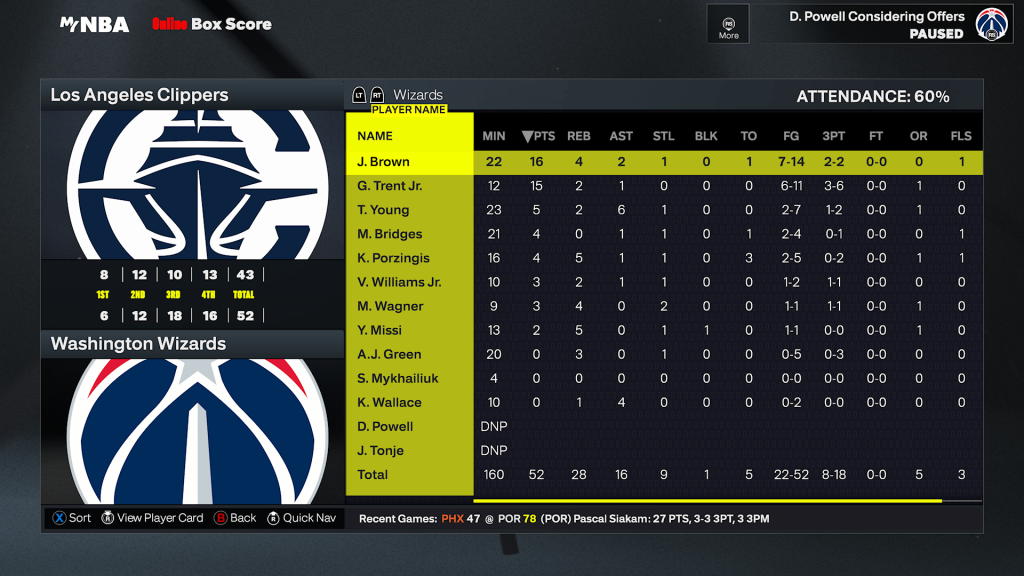Choose V. Williams Jr. in the list
1024x576 pixels.
click(x=399, y=282)
